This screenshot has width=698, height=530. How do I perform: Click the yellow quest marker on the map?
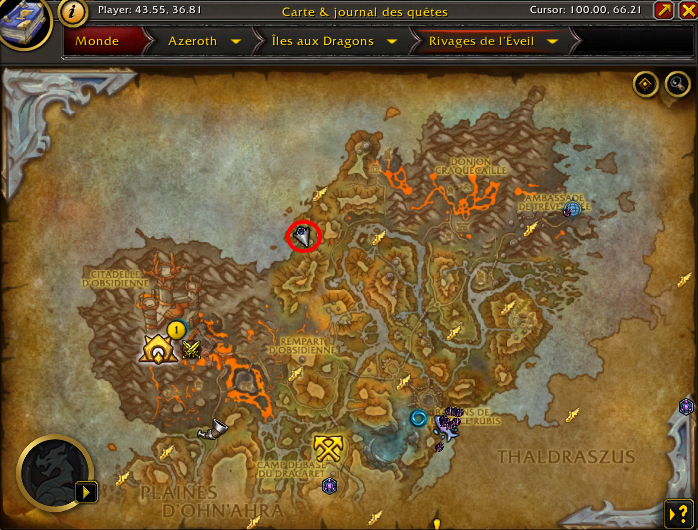(x=176, y=328)
